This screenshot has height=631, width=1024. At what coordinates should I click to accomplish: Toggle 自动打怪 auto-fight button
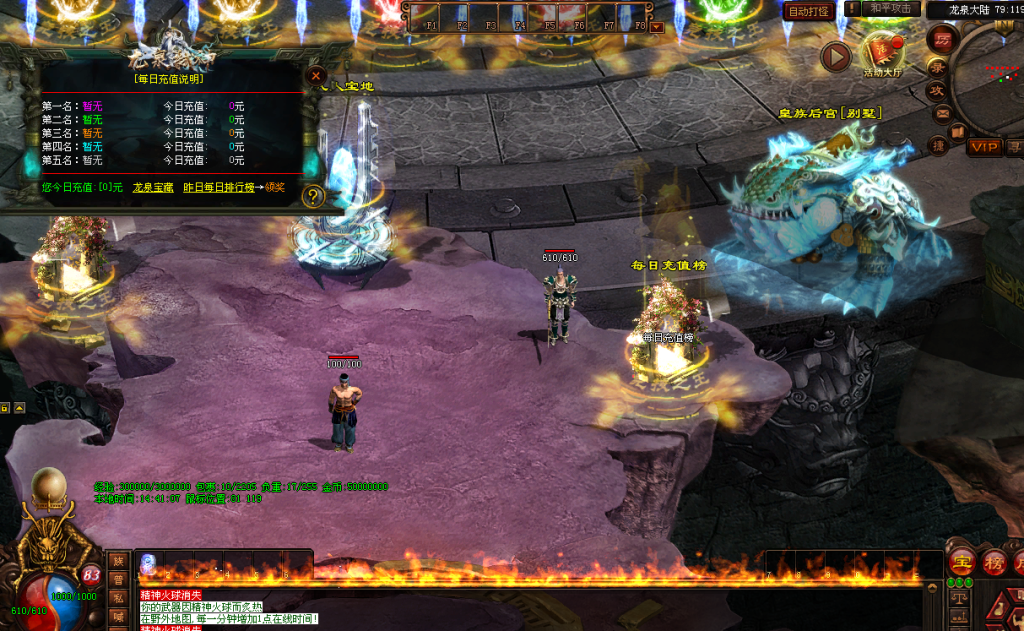pos(808,11)
